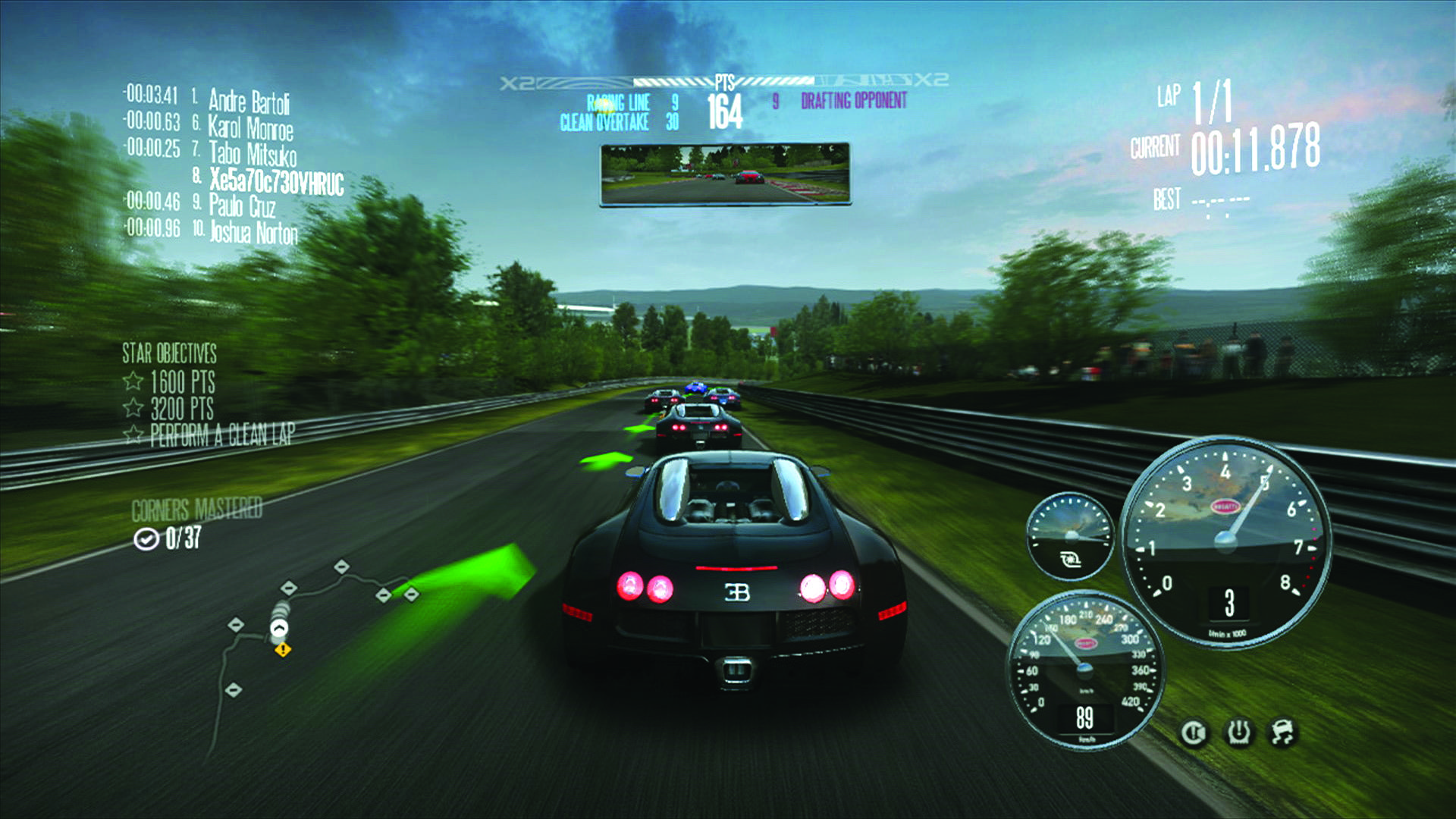Expand the Star Objectives panel
1456x819 pixels.
pyautogui.click(x=170, y=352)
